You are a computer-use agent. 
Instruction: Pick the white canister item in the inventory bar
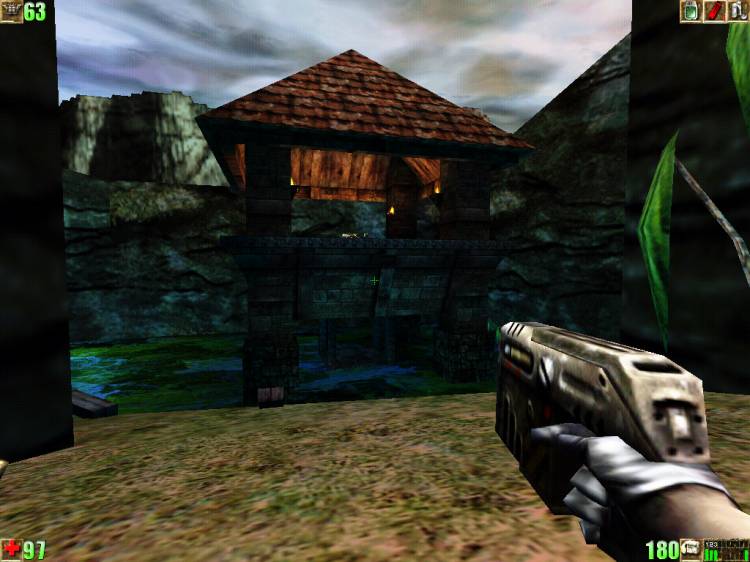[738, 11]
